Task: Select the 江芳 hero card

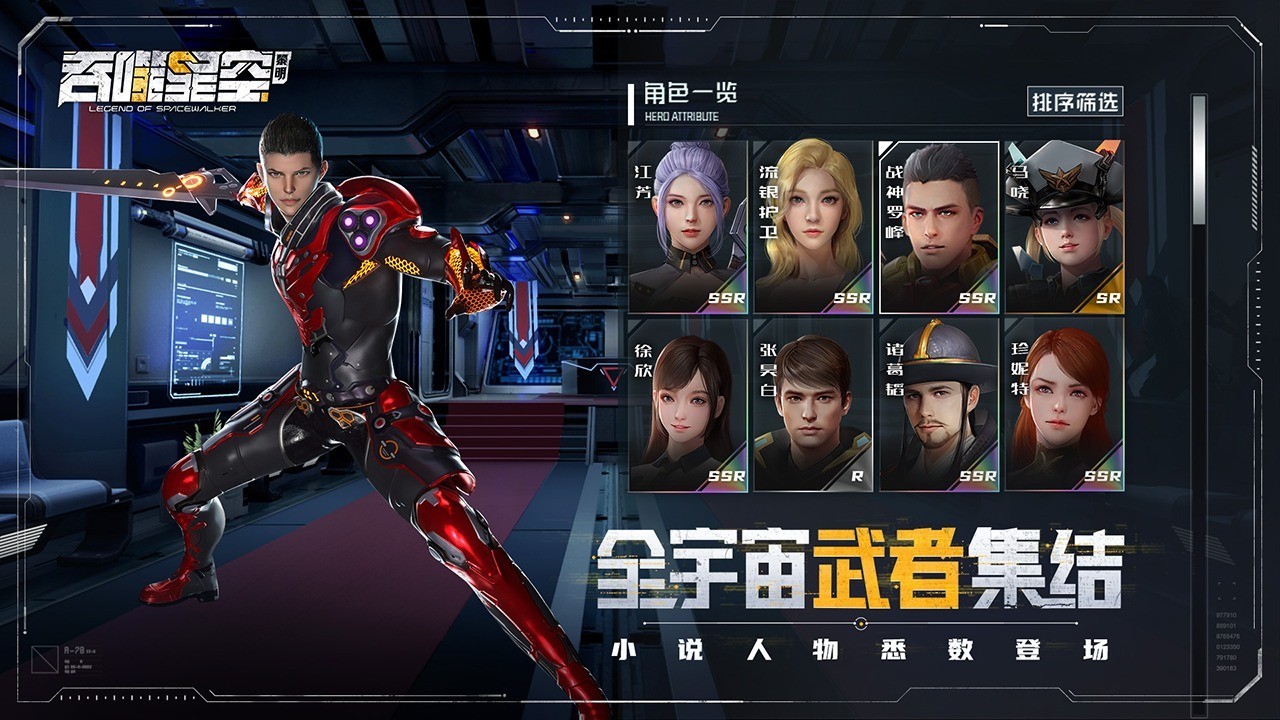Action: [688, 227]
